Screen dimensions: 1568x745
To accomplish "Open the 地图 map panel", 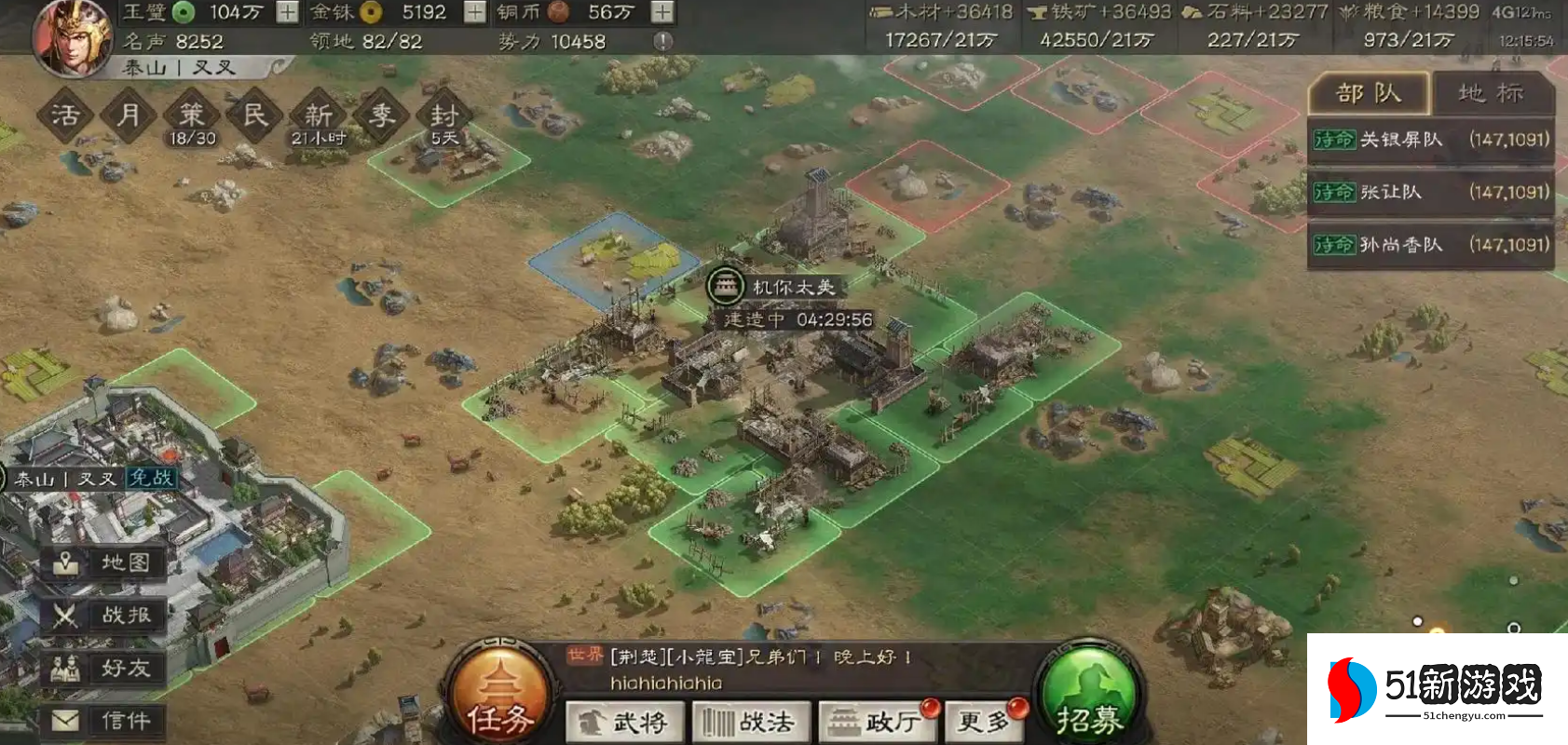I will click(x=102, y=562).
